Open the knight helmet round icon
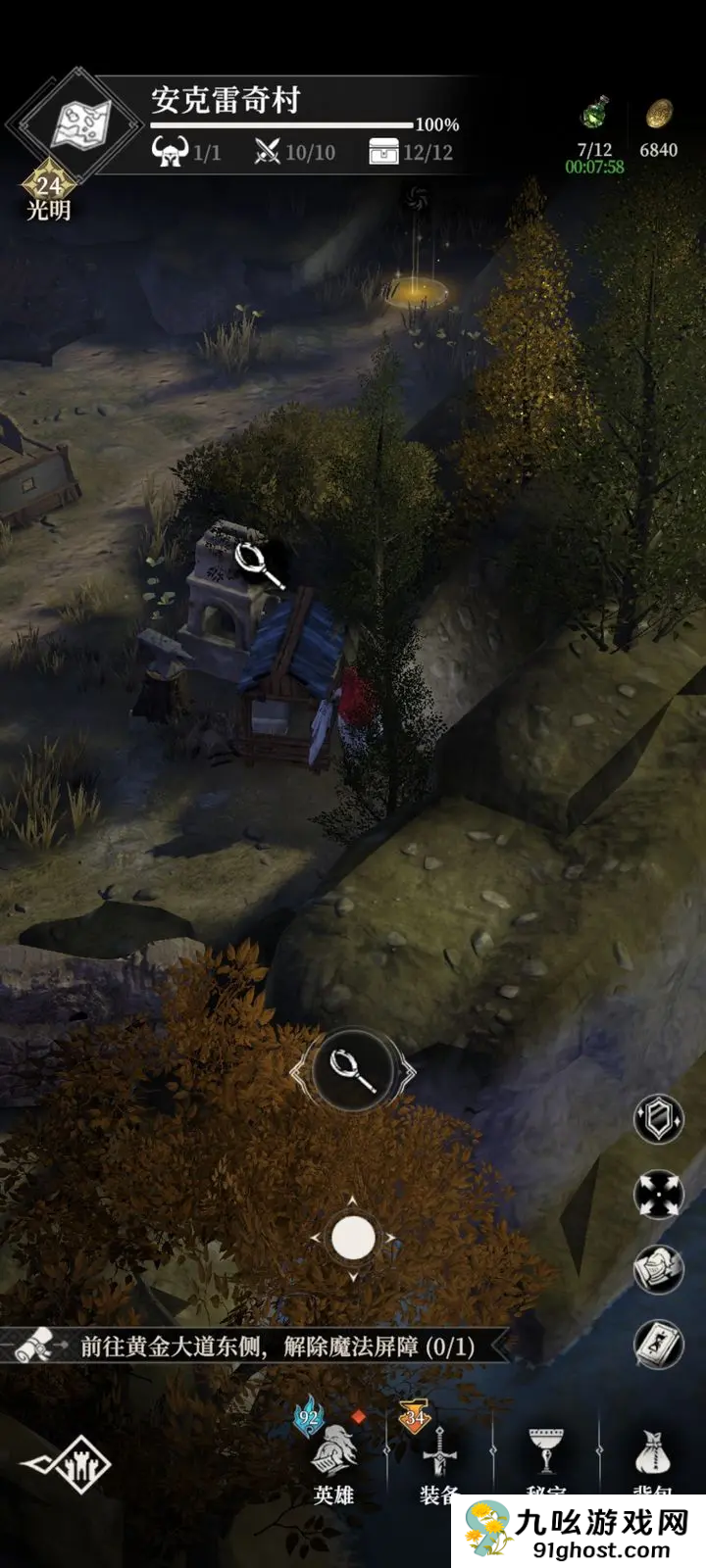706x1568 pixels. click(659, 1270)
